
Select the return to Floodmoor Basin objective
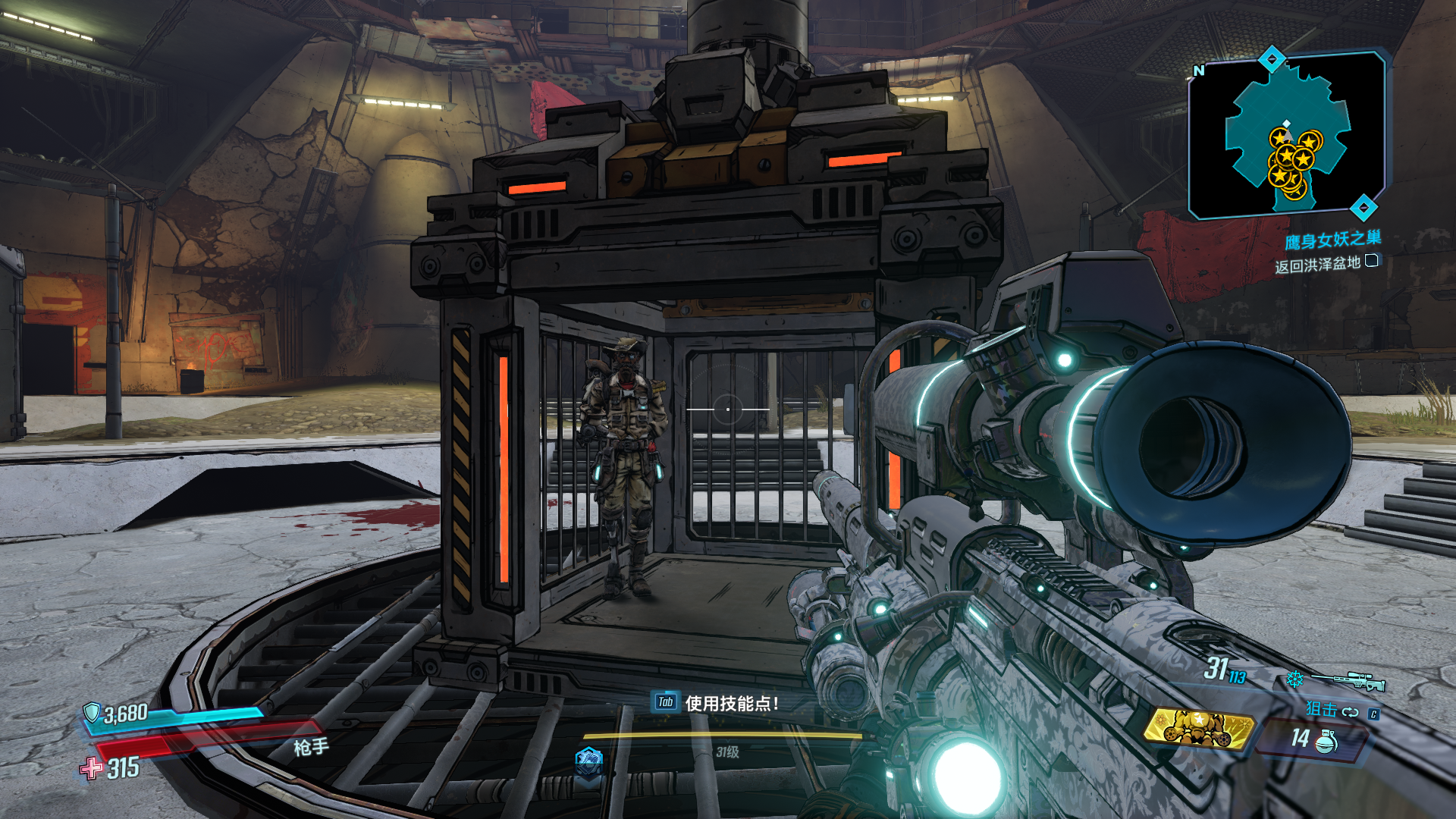tap(1317, 265)
